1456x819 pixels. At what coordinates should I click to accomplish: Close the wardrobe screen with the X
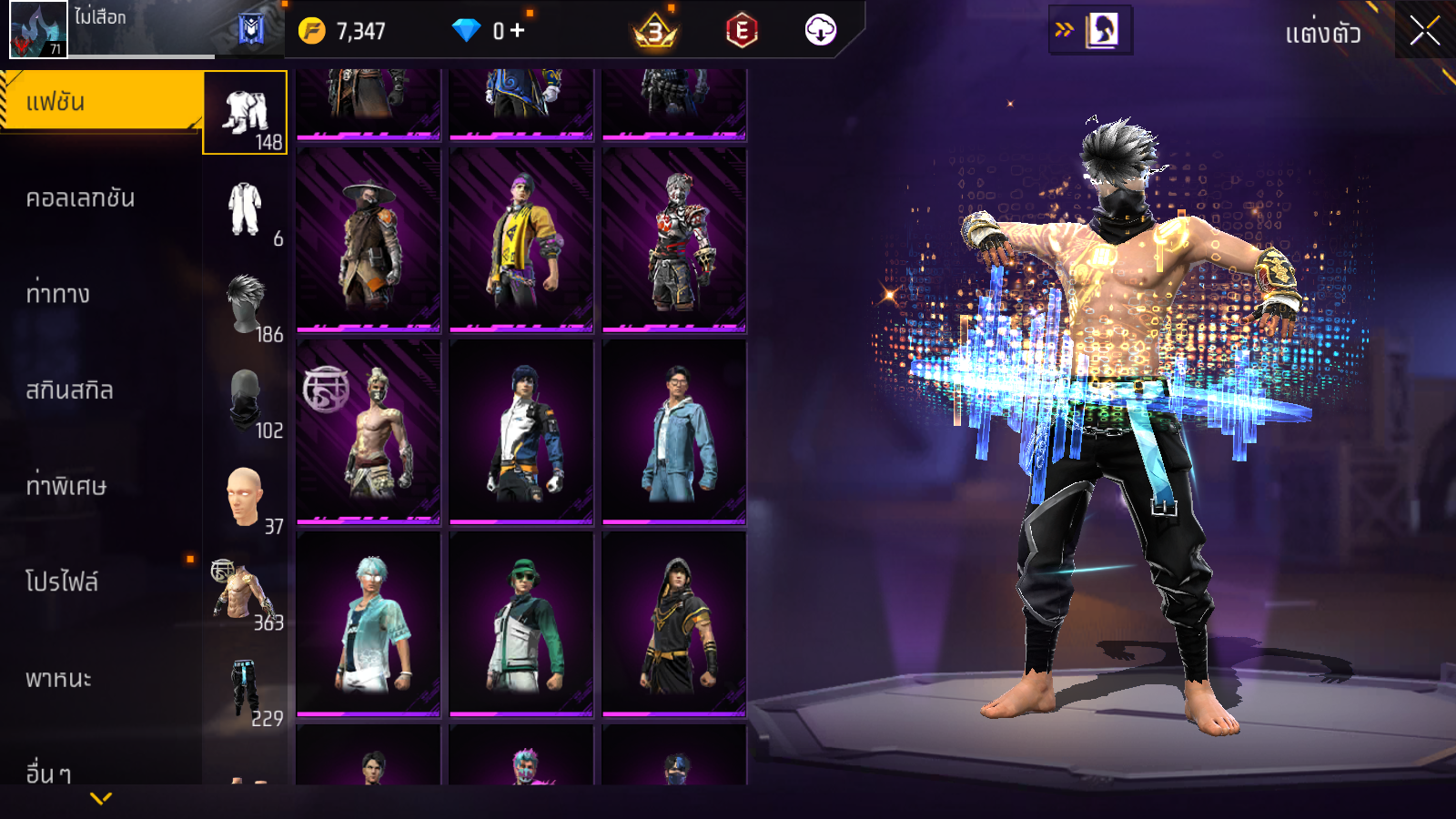1424,31
